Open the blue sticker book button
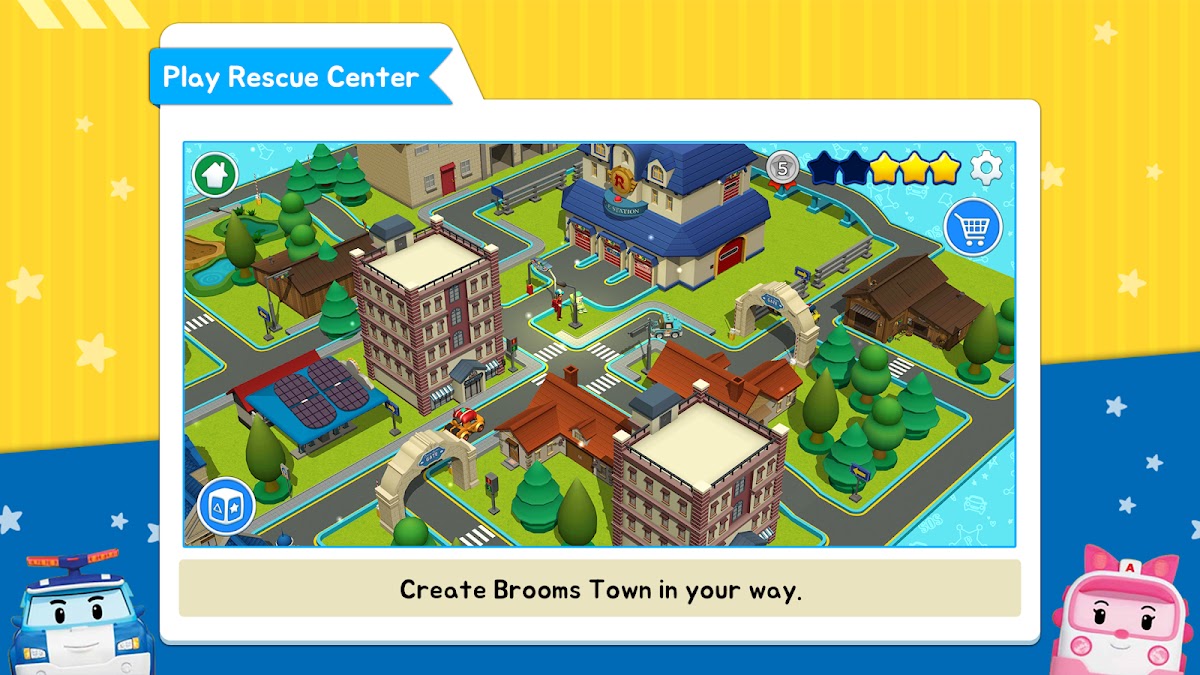The width and height of the screenshot is (1200, 675). pyautogui.click(x=225, y=505)
